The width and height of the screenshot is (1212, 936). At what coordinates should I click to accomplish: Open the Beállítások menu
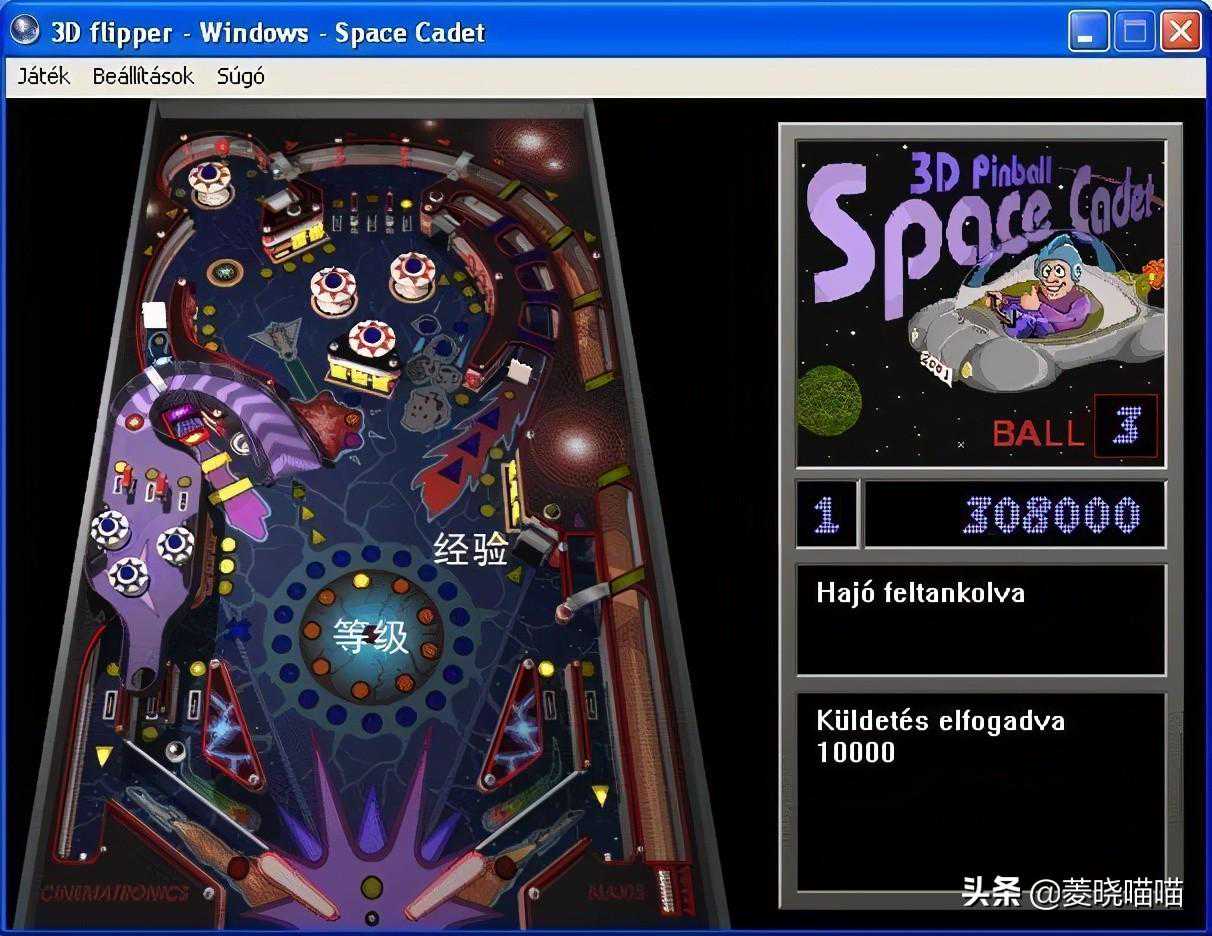point(143,76)
